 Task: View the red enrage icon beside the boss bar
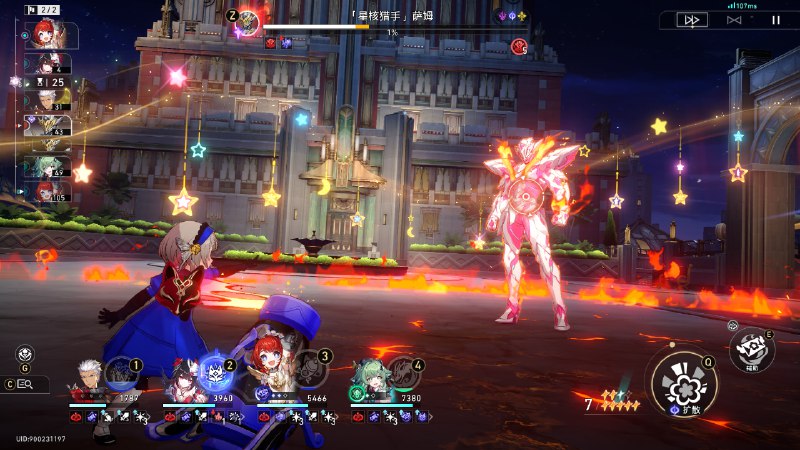pyautogui.click(x=519, y=45)
